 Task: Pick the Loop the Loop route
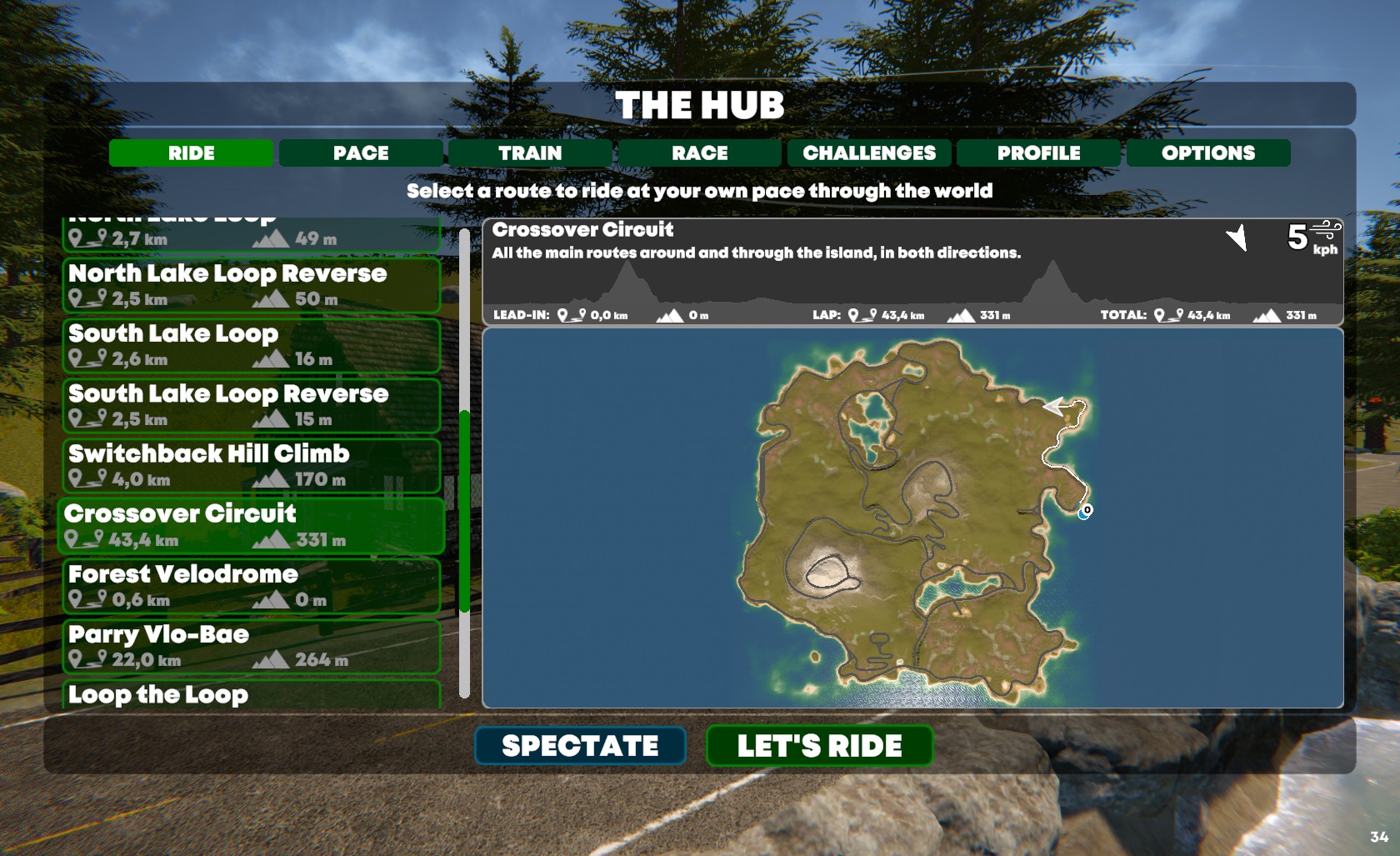tap(251, 694)
